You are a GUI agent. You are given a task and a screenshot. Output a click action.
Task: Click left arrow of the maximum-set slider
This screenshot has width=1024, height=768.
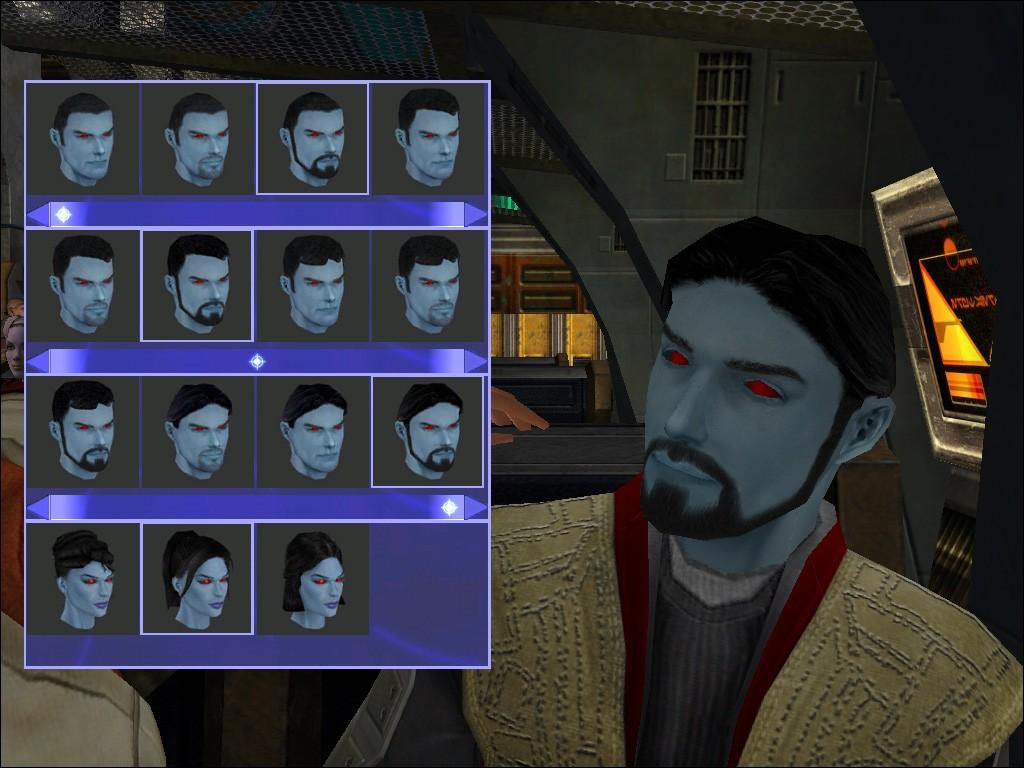pos(38,508)
